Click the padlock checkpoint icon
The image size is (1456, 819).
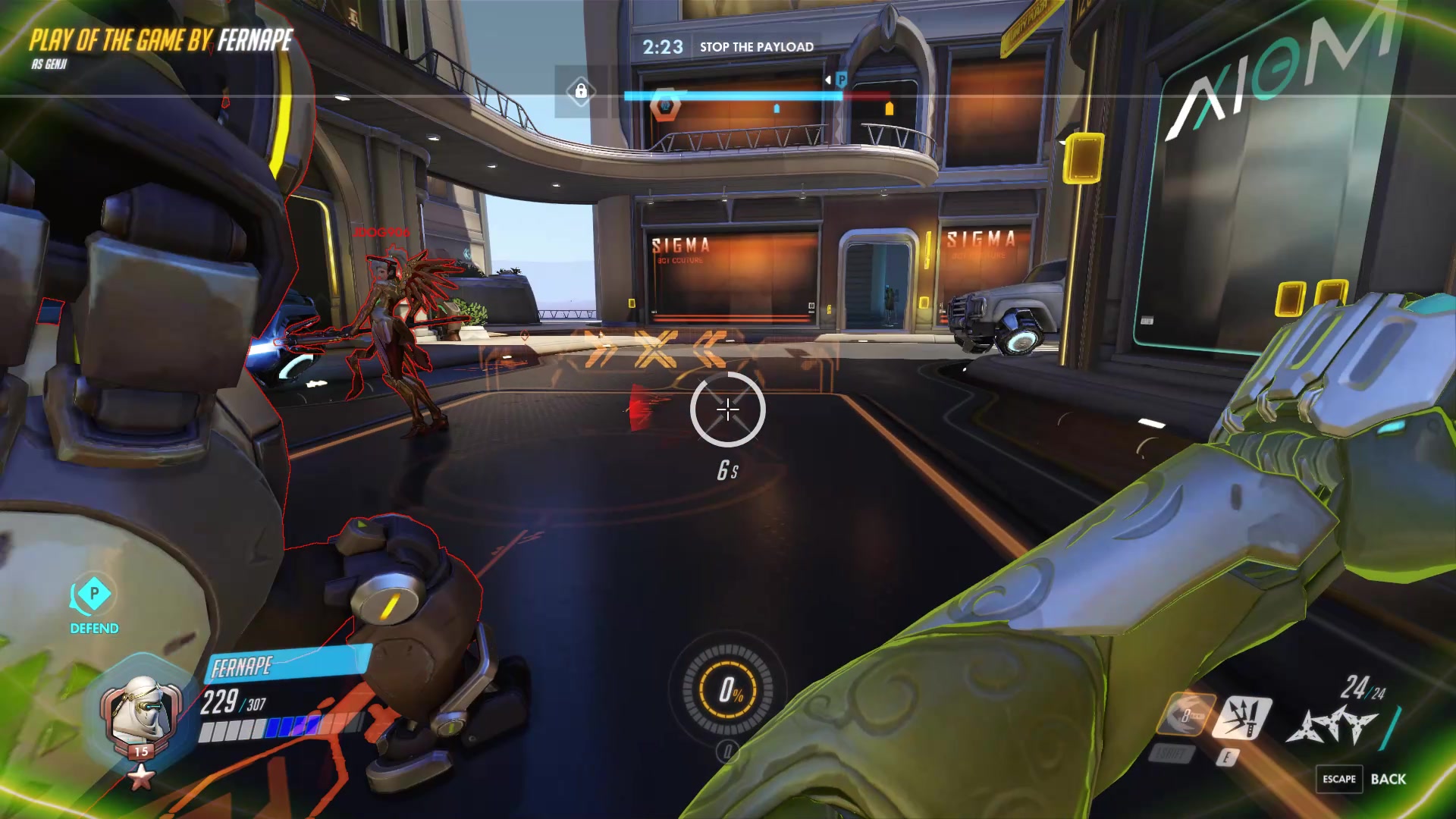point(581,92)
